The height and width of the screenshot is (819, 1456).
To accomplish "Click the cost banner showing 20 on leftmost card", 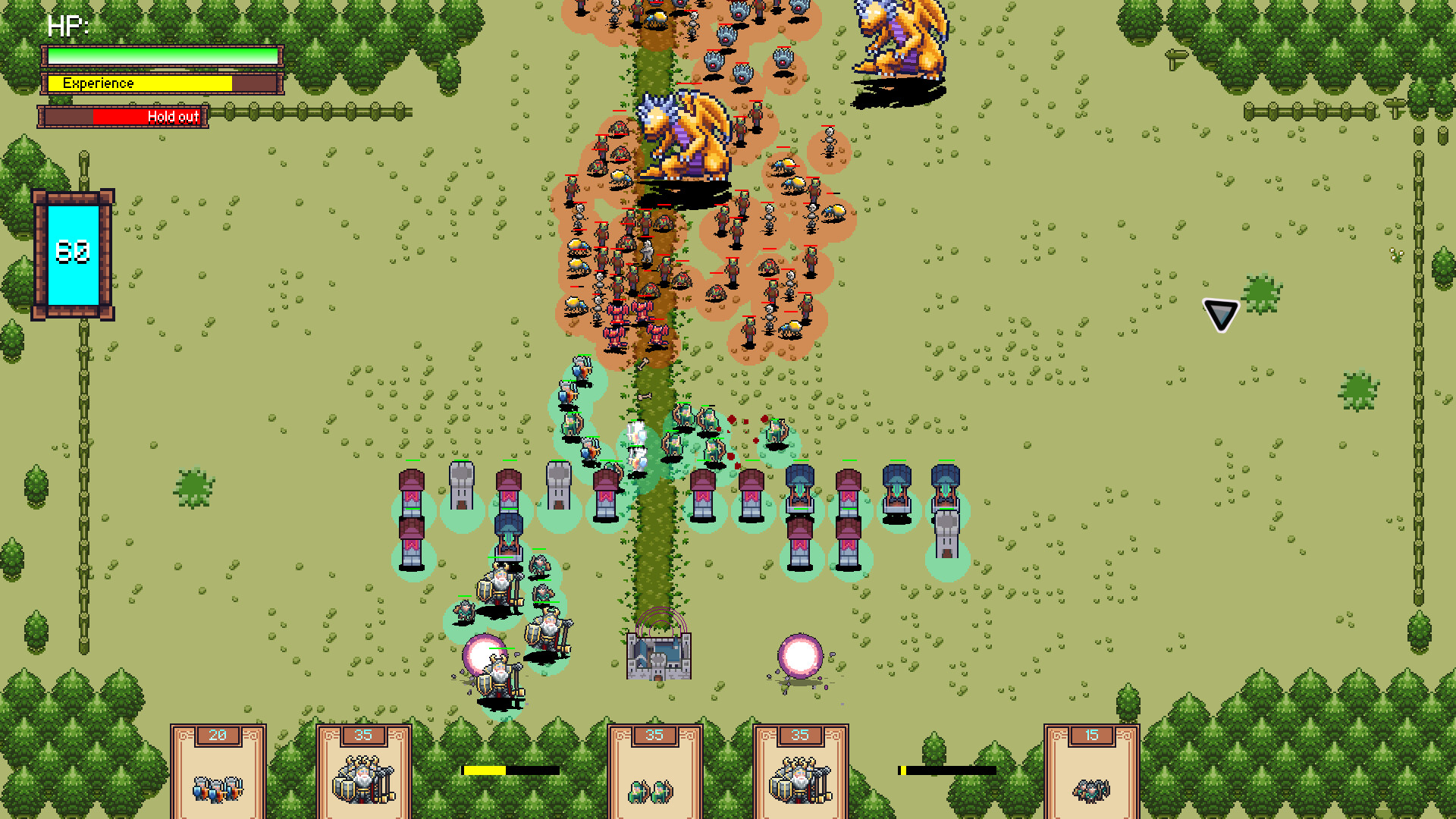I will [218, 734].
